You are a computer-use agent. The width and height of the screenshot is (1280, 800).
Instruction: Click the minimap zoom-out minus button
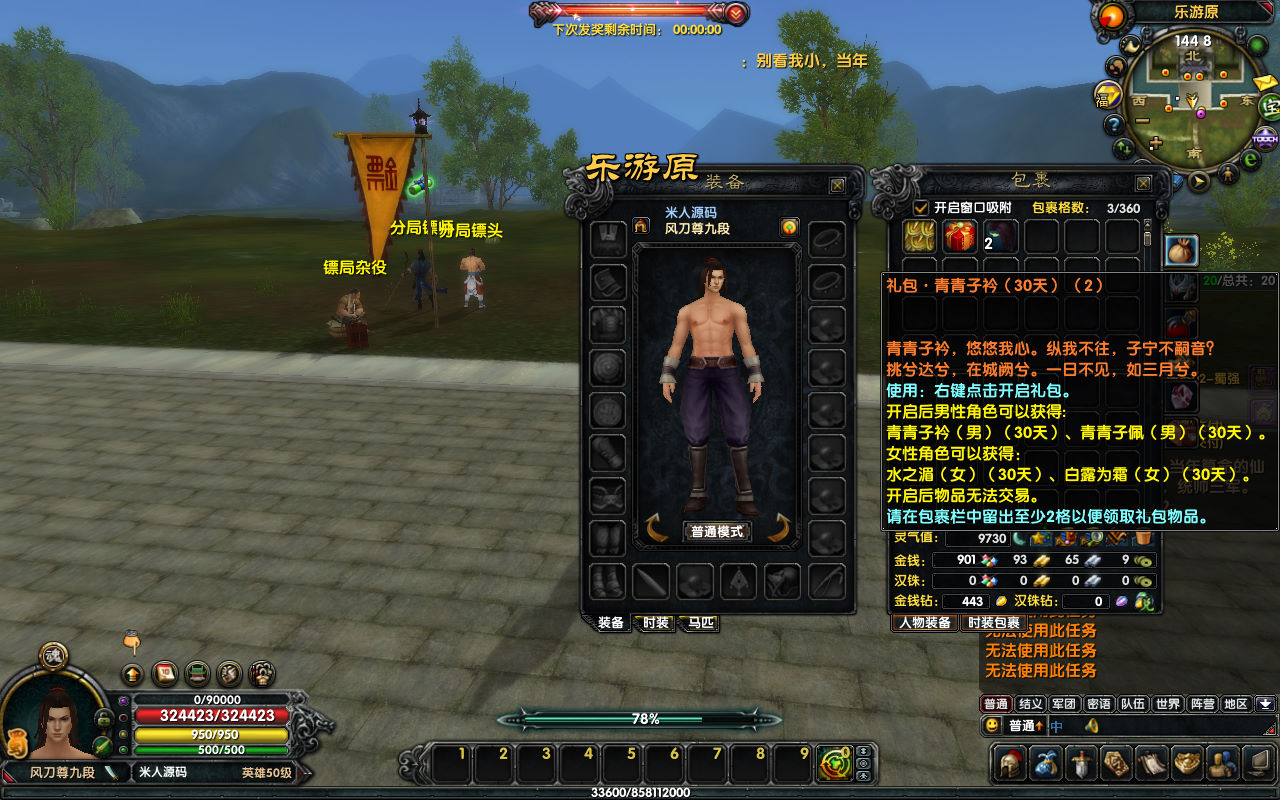[1141, 121]
